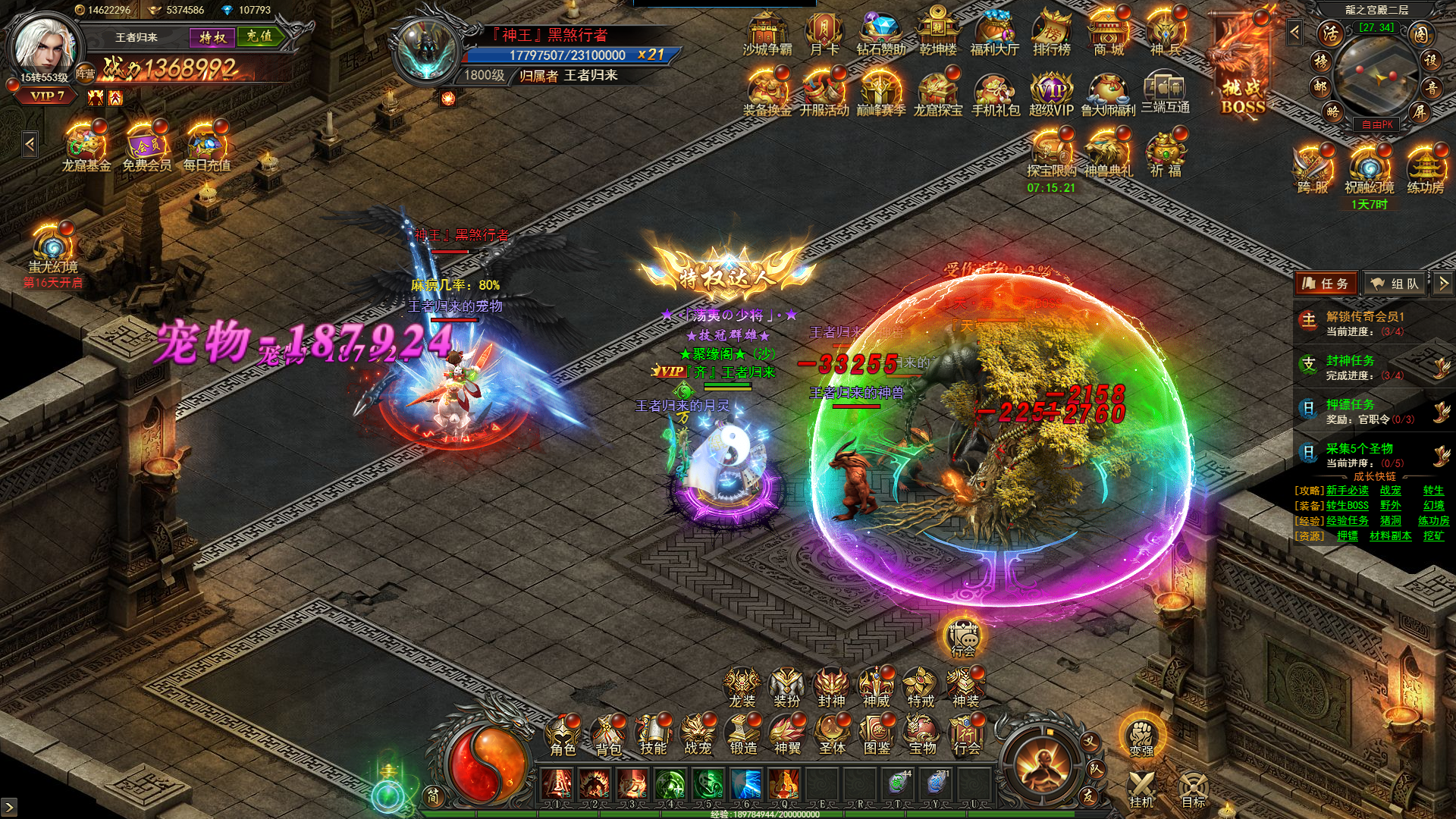Open the 技能 skills menu
Image resolution: width=1456 pixels, height=819 pixels.
click(653, 734)
